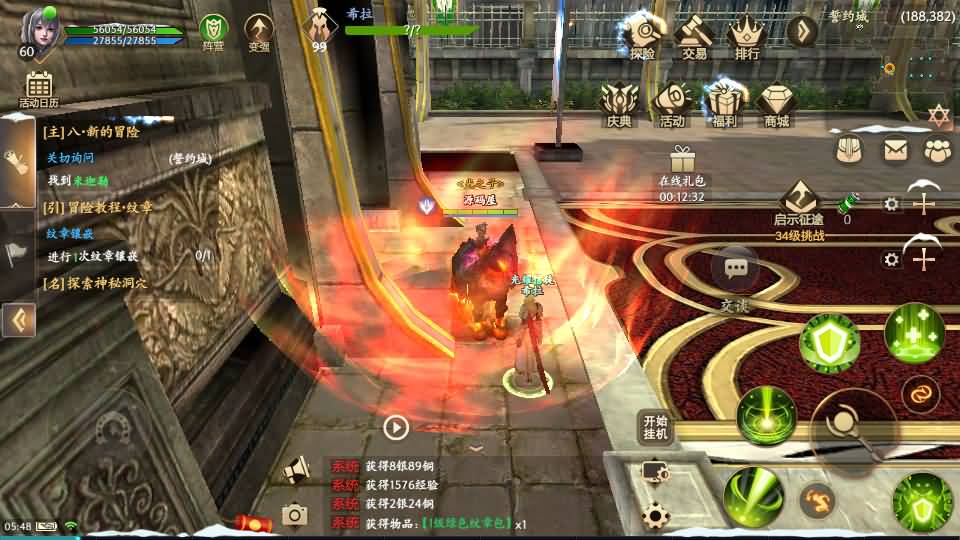
Task: Open the 变强 power-up menu
Action: click(259, 31)
